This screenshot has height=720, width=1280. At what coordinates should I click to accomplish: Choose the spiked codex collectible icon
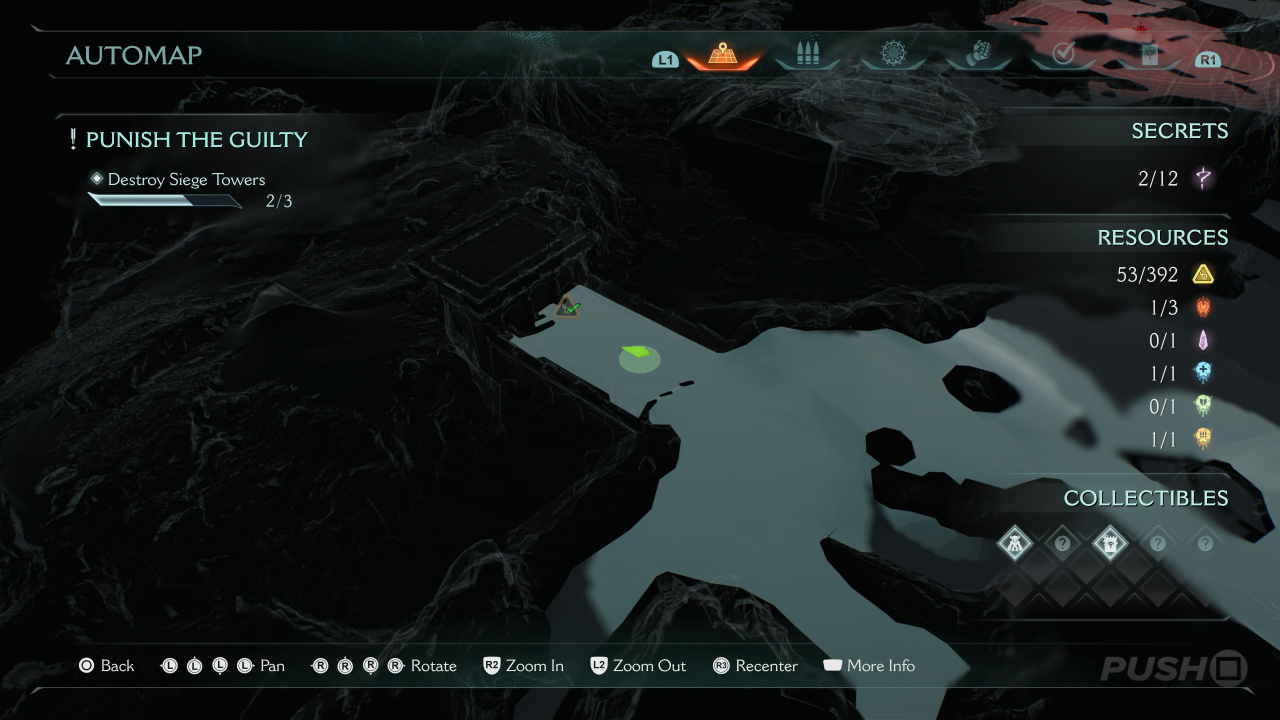[x=1110, y=543]
